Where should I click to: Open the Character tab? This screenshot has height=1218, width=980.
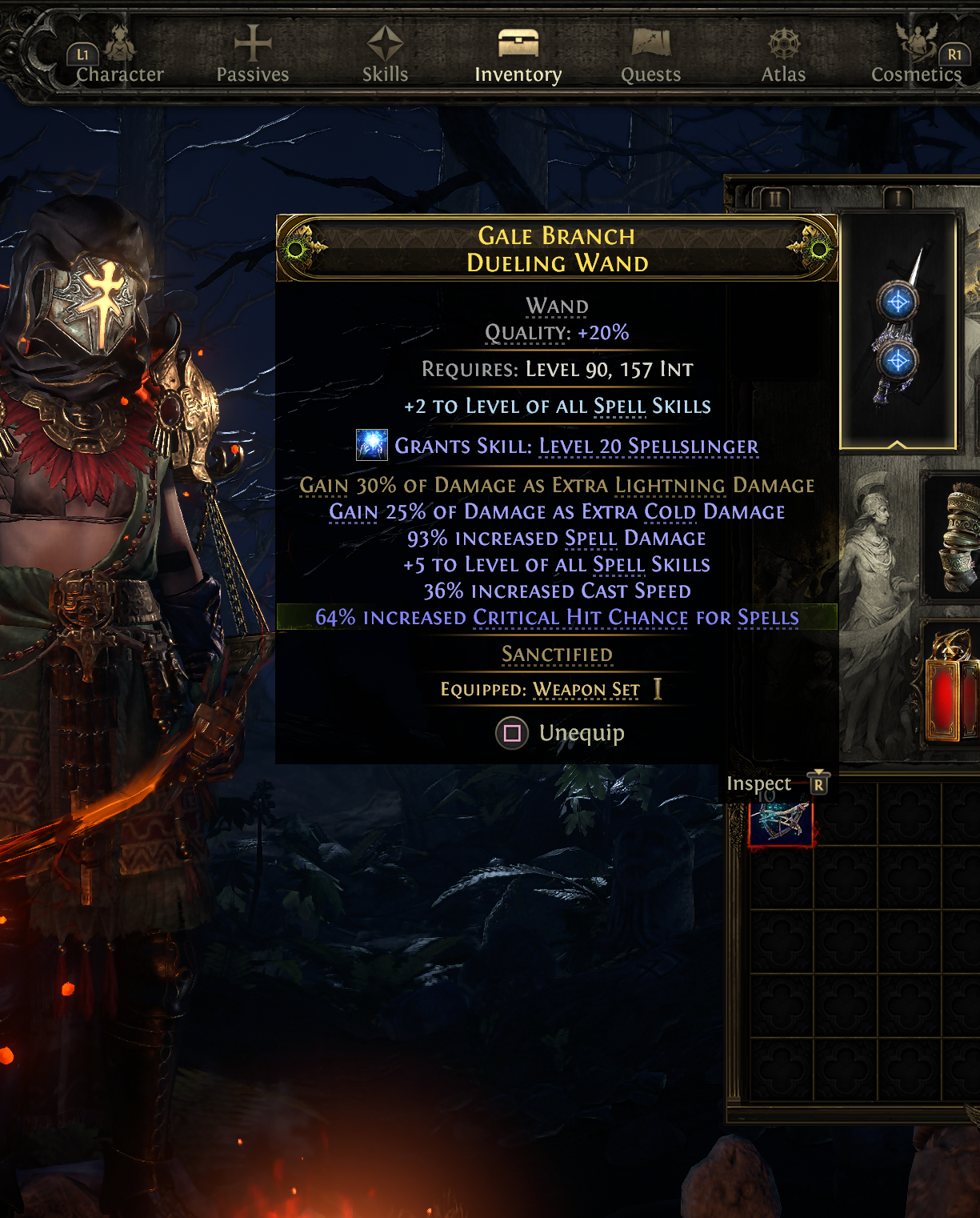click(x=120, y=56)
